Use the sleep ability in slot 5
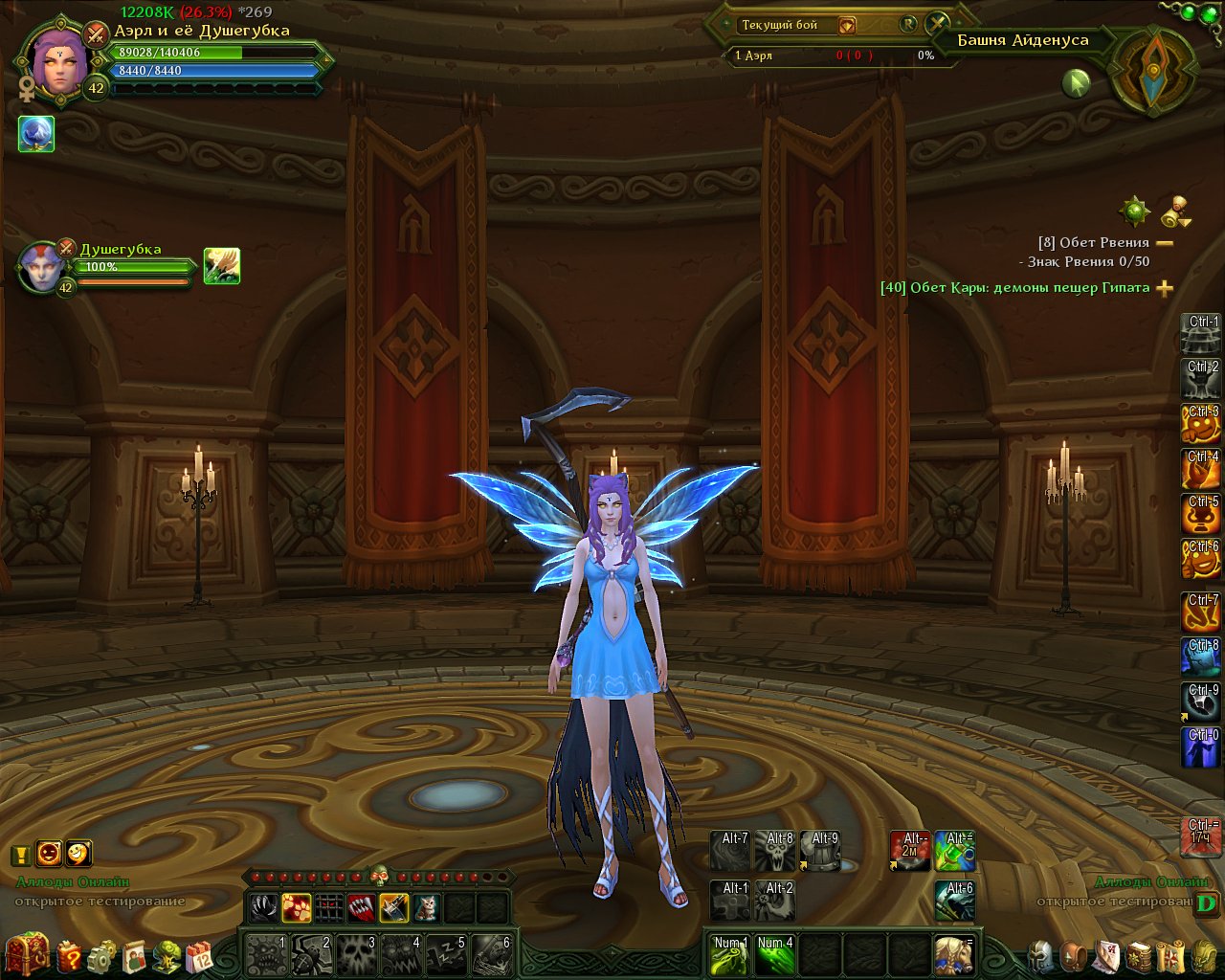This screenshot has height=980, width=1225. click(x=445, y=954)
